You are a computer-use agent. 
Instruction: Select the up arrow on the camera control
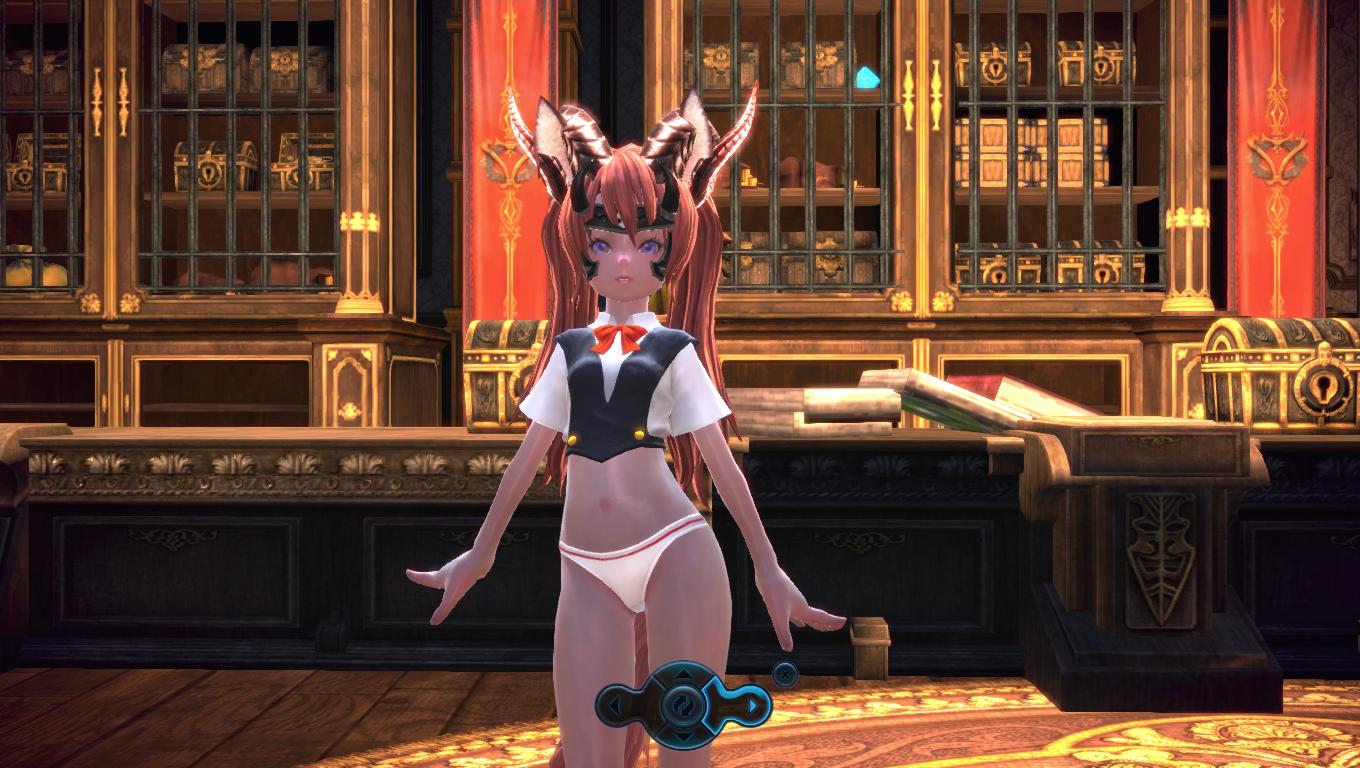[684, 676]
